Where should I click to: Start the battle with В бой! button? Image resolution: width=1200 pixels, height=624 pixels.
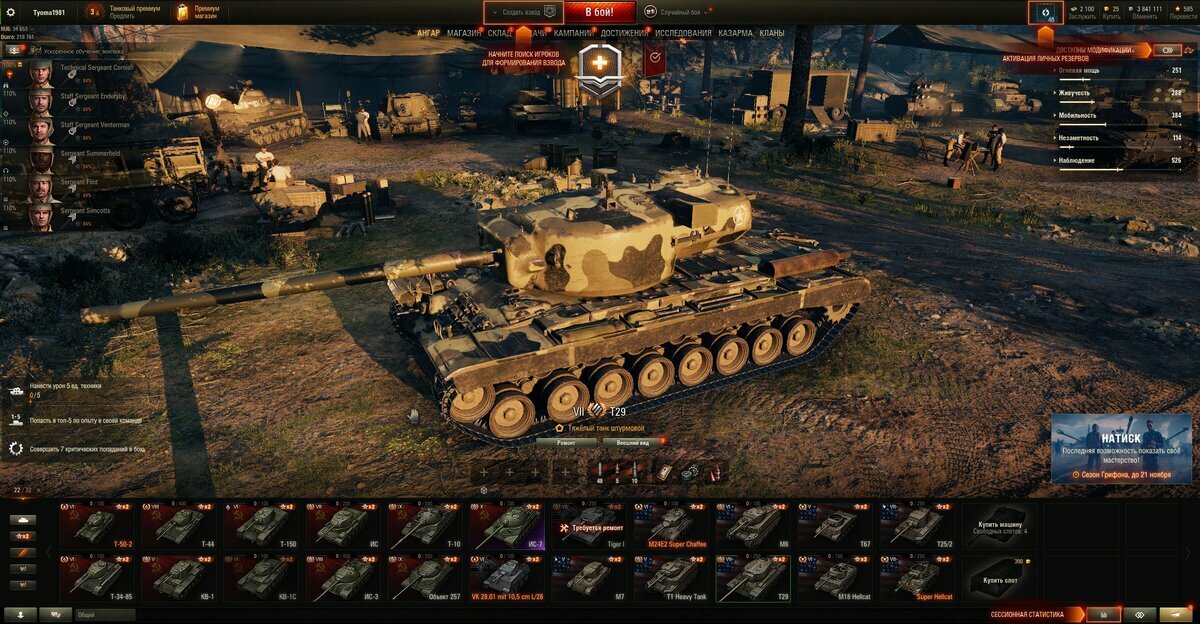point(599,12)
